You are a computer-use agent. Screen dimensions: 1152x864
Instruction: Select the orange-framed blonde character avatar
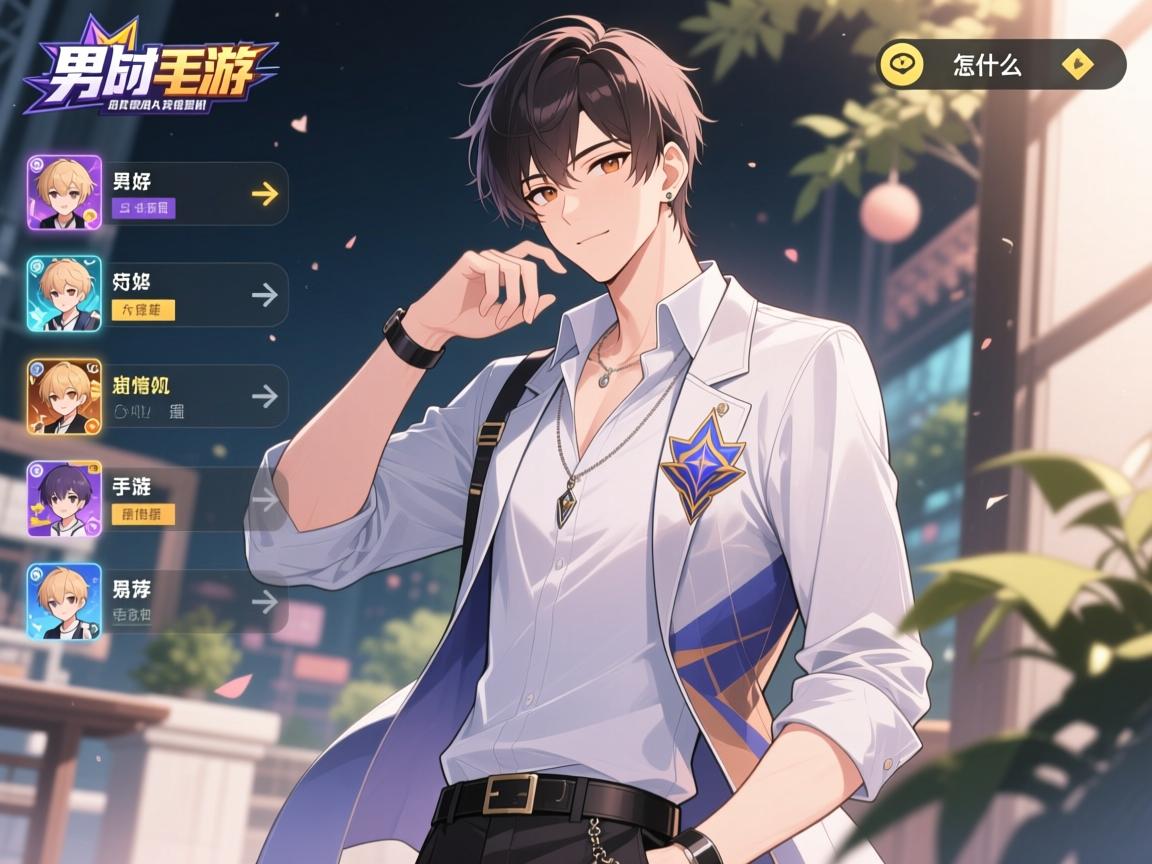[64, 397]
